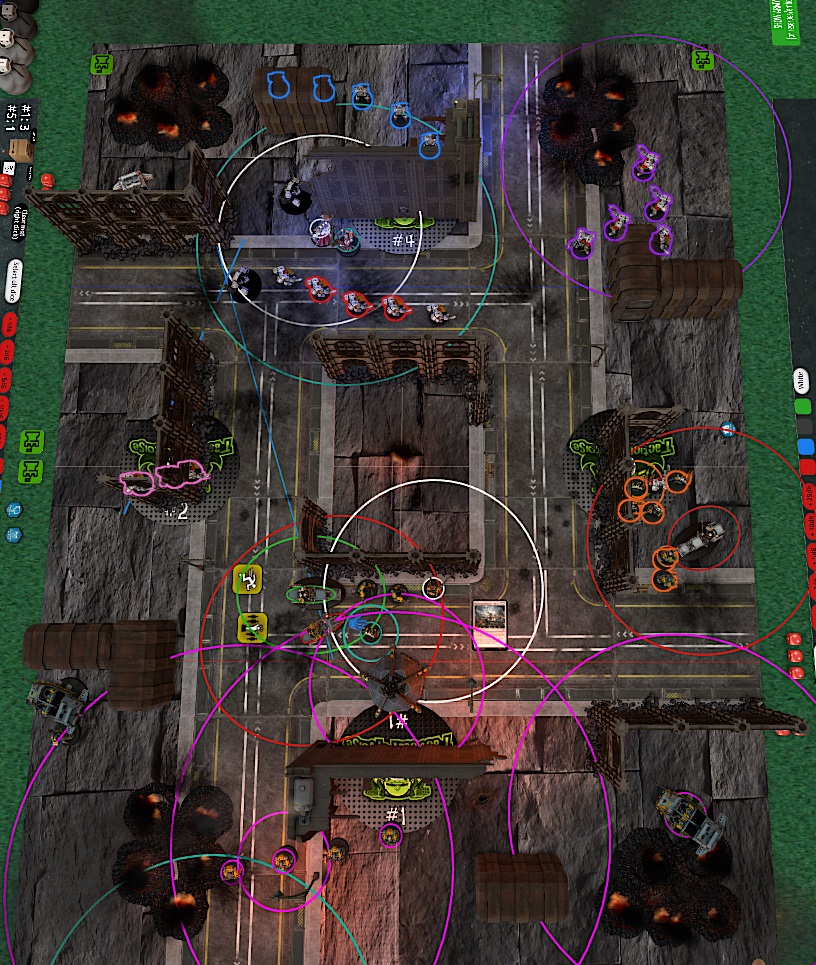
Task: Choose the blue dice color swatch
Action: click(804, 446)
